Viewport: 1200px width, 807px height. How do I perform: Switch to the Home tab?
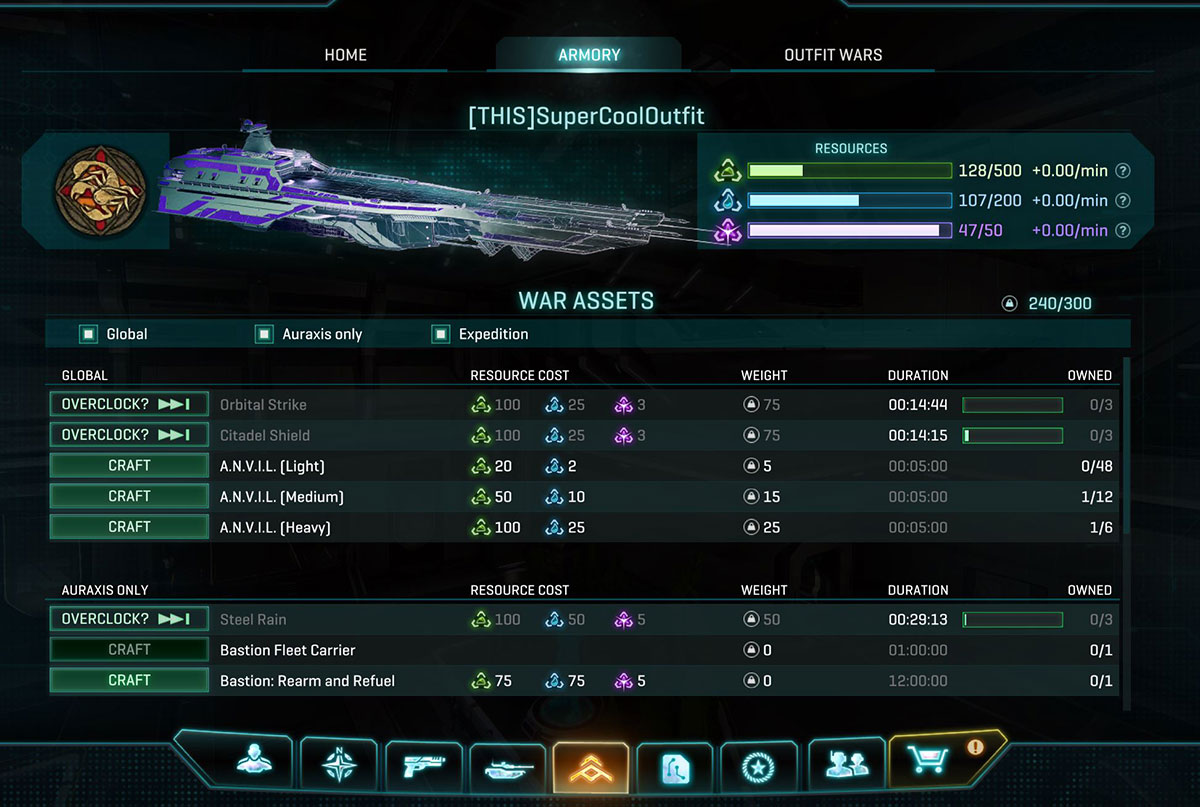pos(345,55)
